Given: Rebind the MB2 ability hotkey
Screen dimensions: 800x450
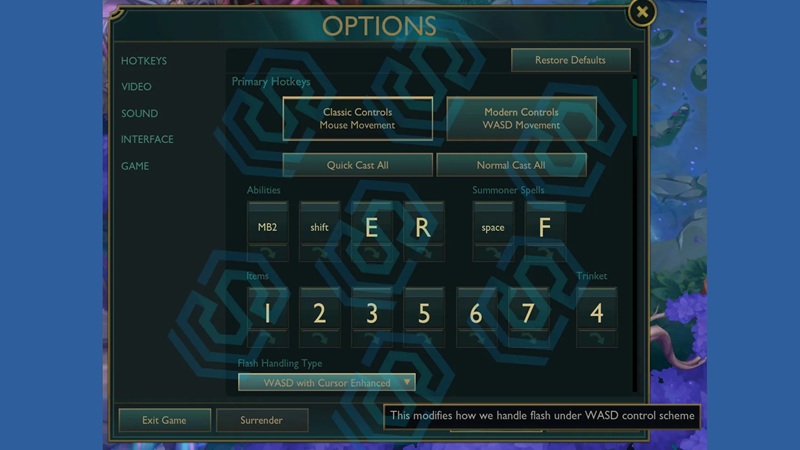Looking at the screenshot, I should (x=267, y=227).
